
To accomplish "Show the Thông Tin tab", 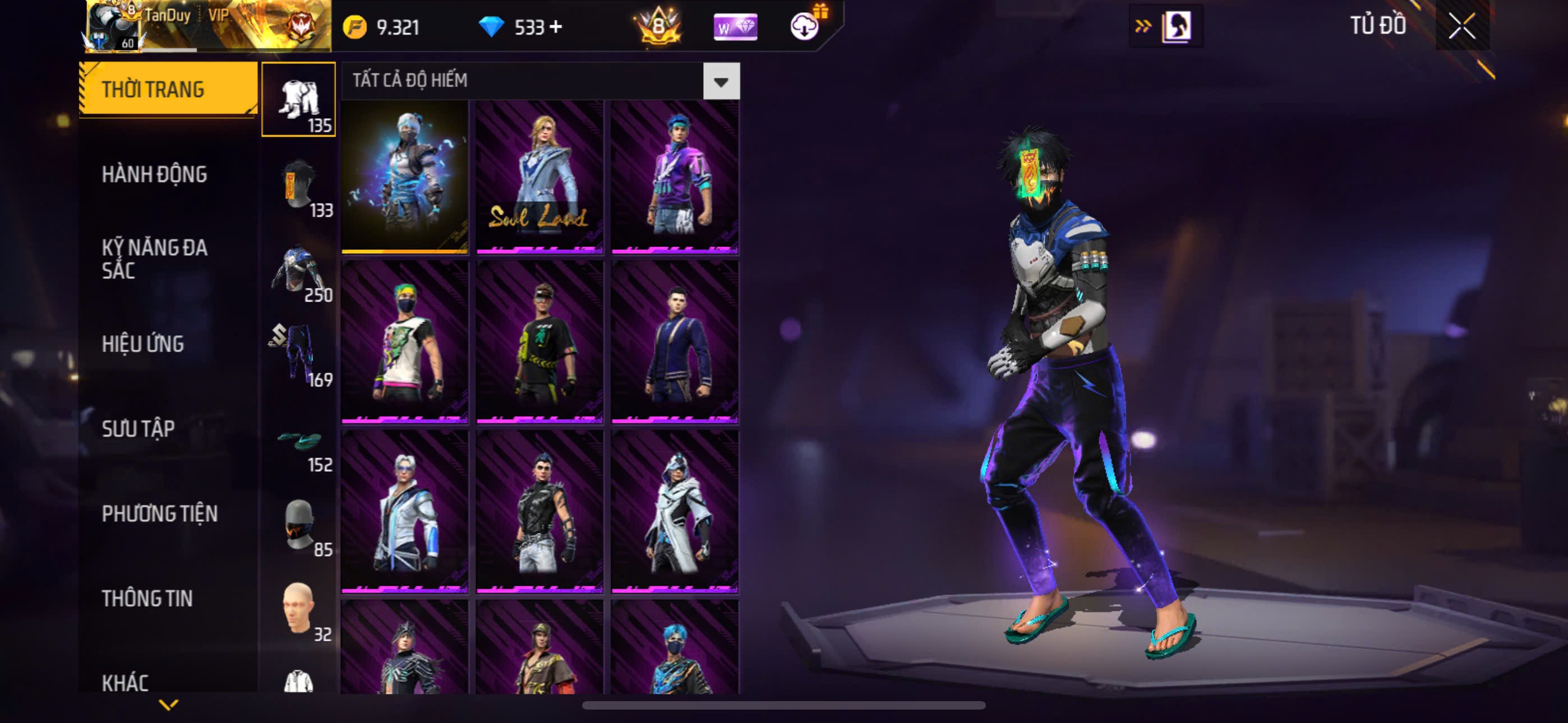I will tap(147, 598).
